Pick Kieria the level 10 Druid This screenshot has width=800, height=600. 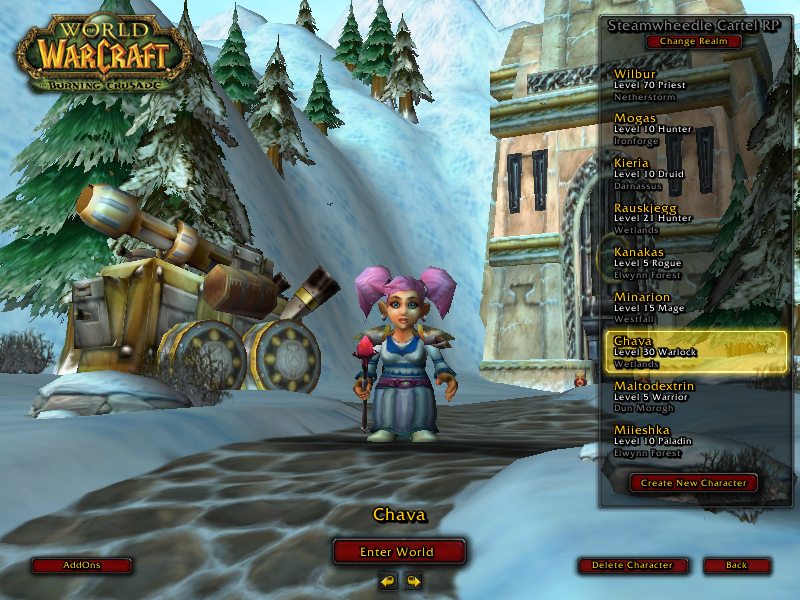[x=694, y=174]
